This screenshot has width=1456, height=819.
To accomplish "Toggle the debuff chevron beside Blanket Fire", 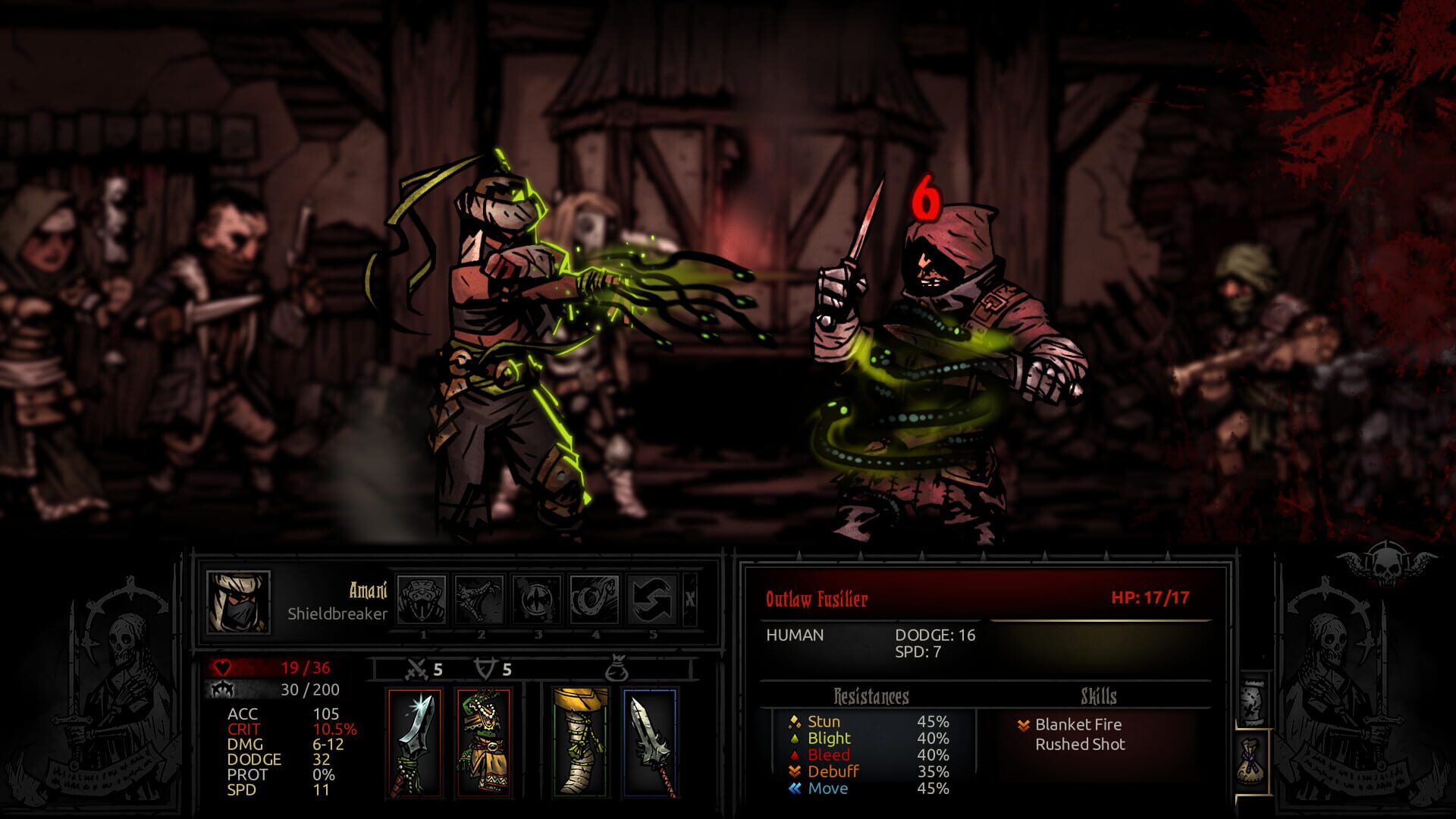I will pyautogui.click(x=1024, y=725).
